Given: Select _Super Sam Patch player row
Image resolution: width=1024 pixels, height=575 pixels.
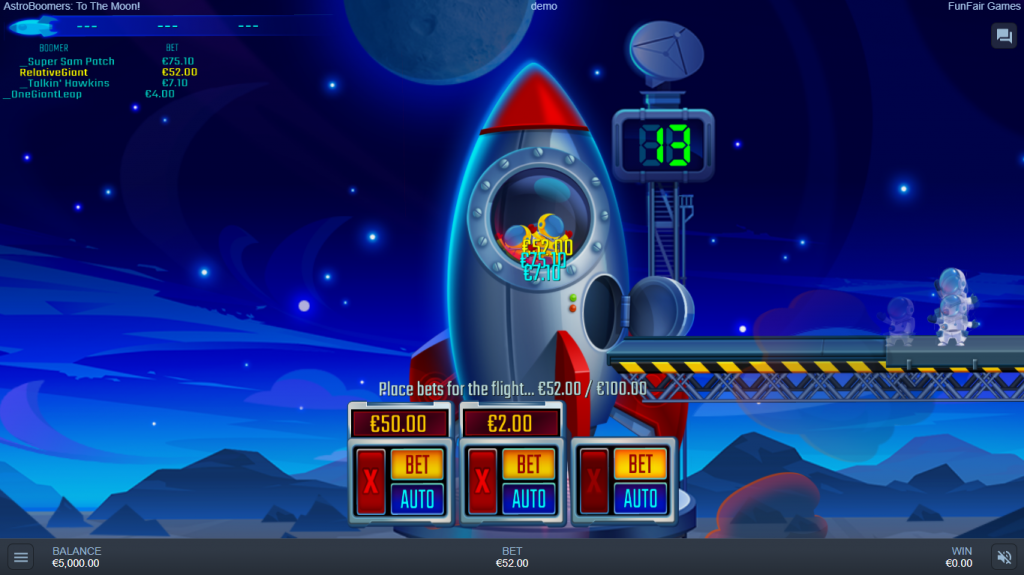Looking at the screenshot, I should point(67,61).
